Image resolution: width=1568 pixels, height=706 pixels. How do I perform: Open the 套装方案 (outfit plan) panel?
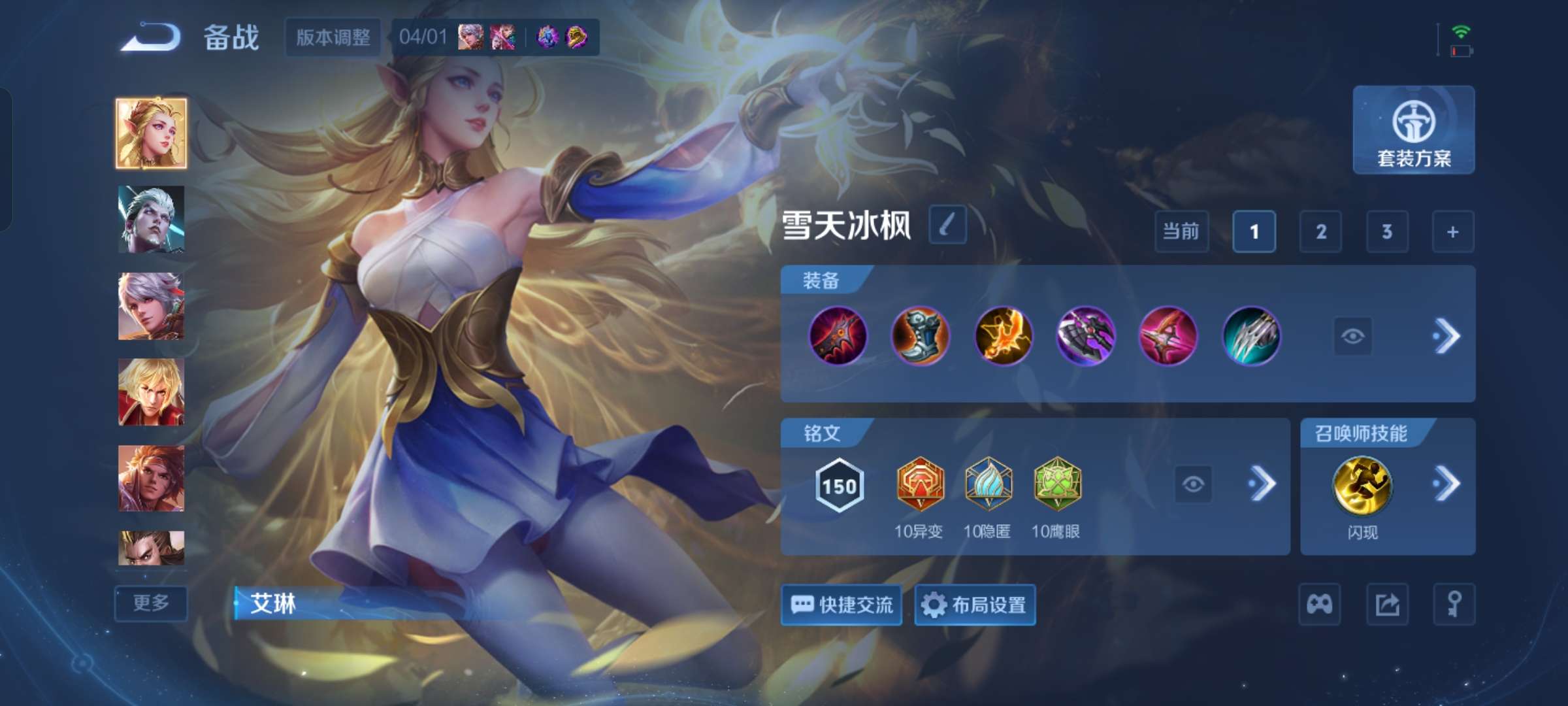(1413, 131)
